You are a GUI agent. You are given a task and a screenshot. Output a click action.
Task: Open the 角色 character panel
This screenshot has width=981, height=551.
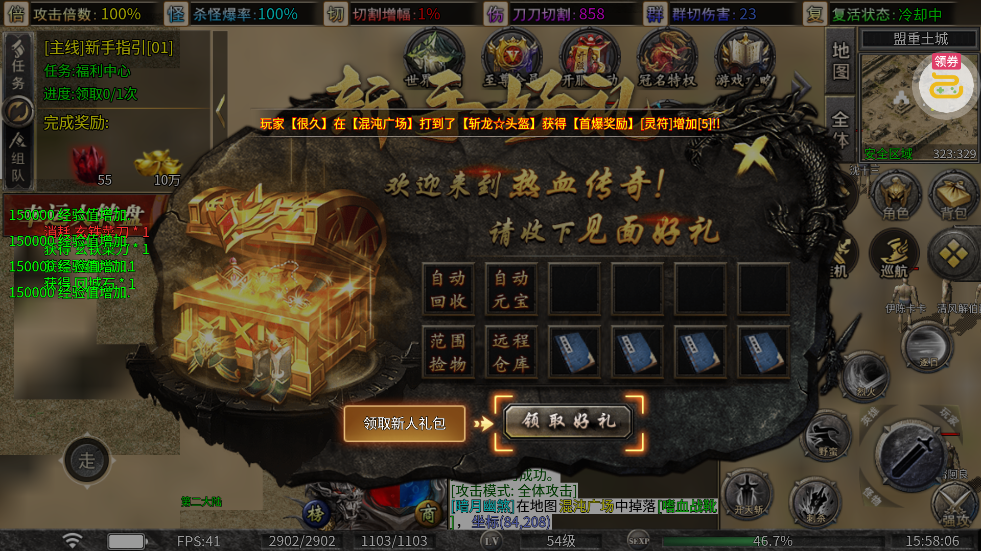pyautogui.click(x=894, y=195)
